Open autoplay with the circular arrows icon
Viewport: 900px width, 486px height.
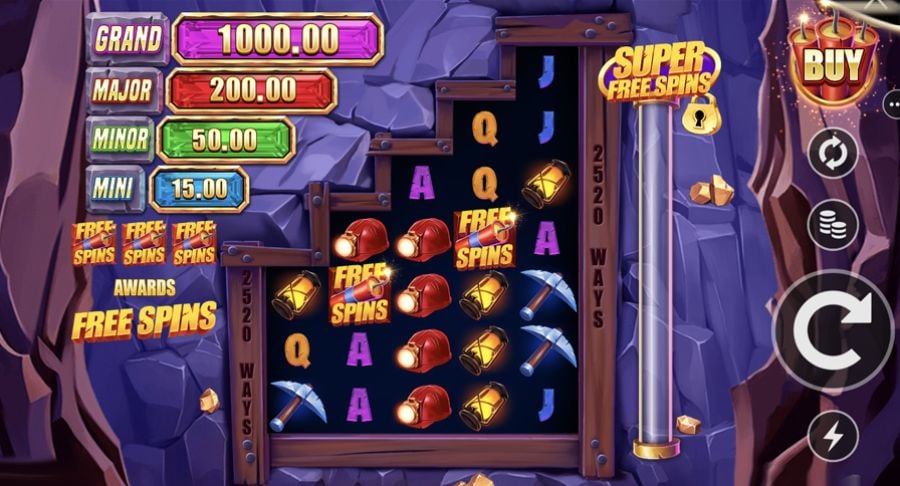pyautogui.click(x=832, y=154)
